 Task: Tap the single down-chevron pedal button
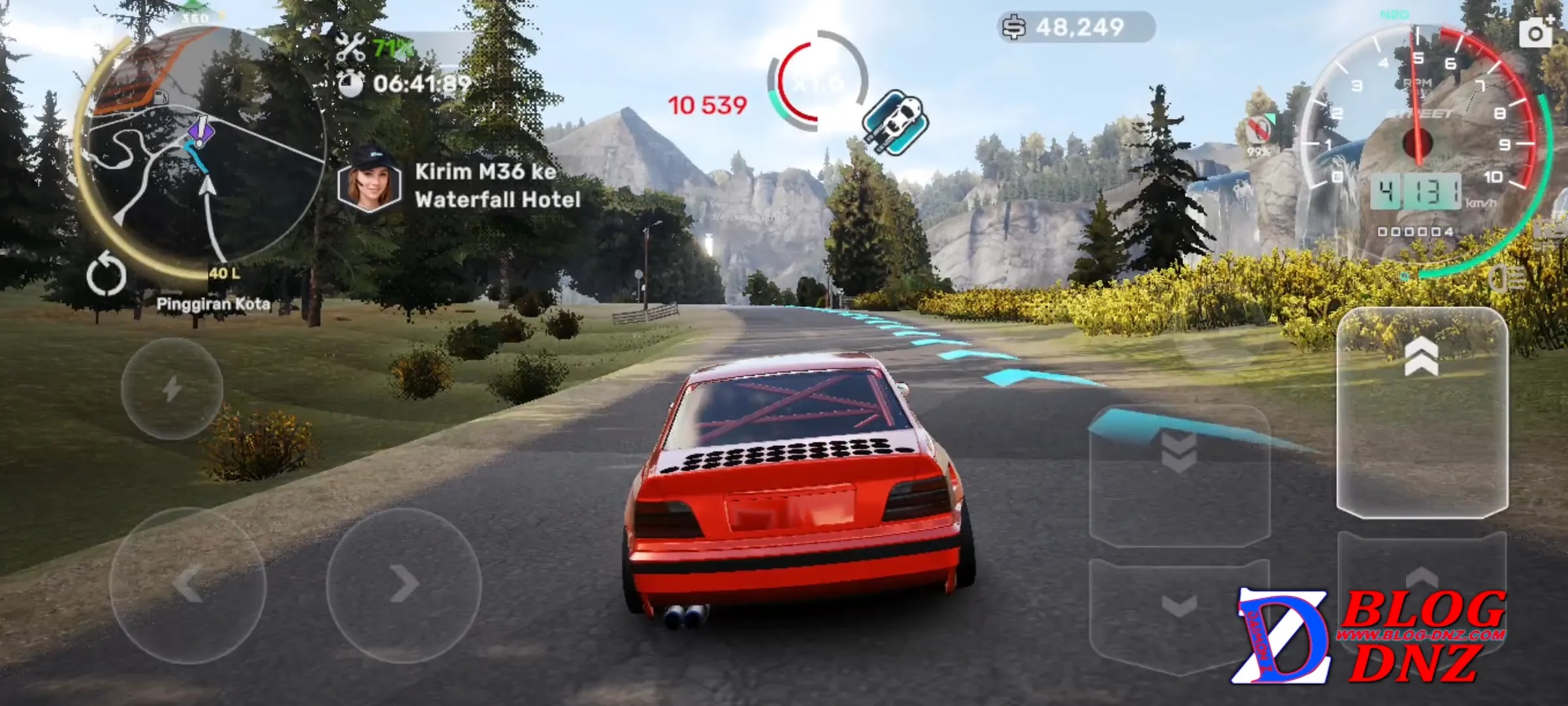1180,608
